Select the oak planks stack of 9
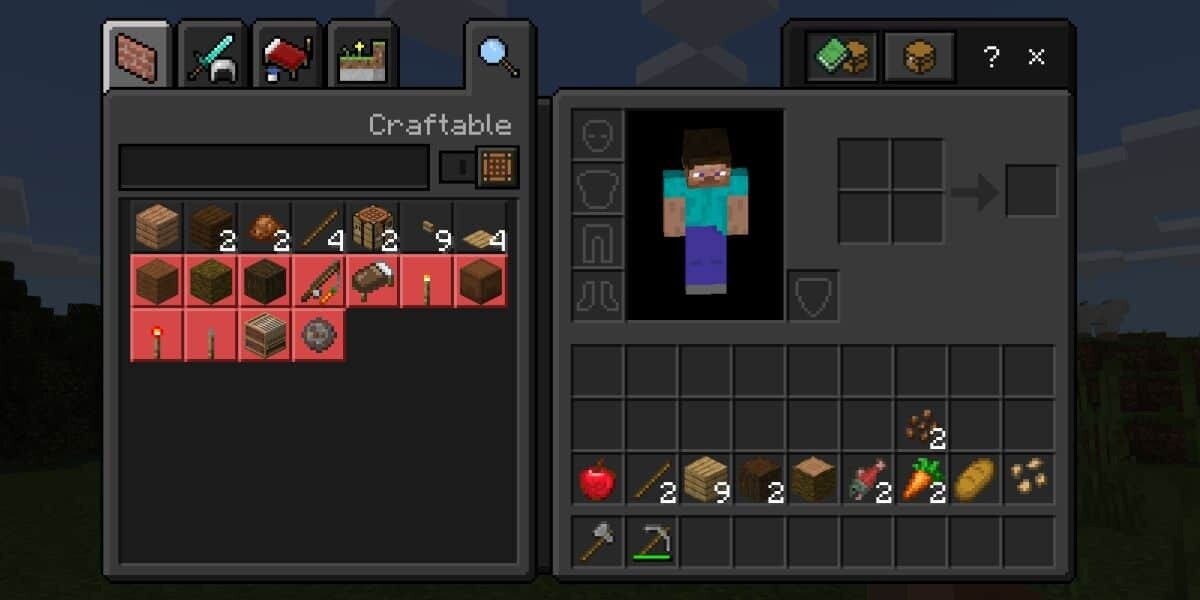 pyautogui.click(x=705, y=481)
